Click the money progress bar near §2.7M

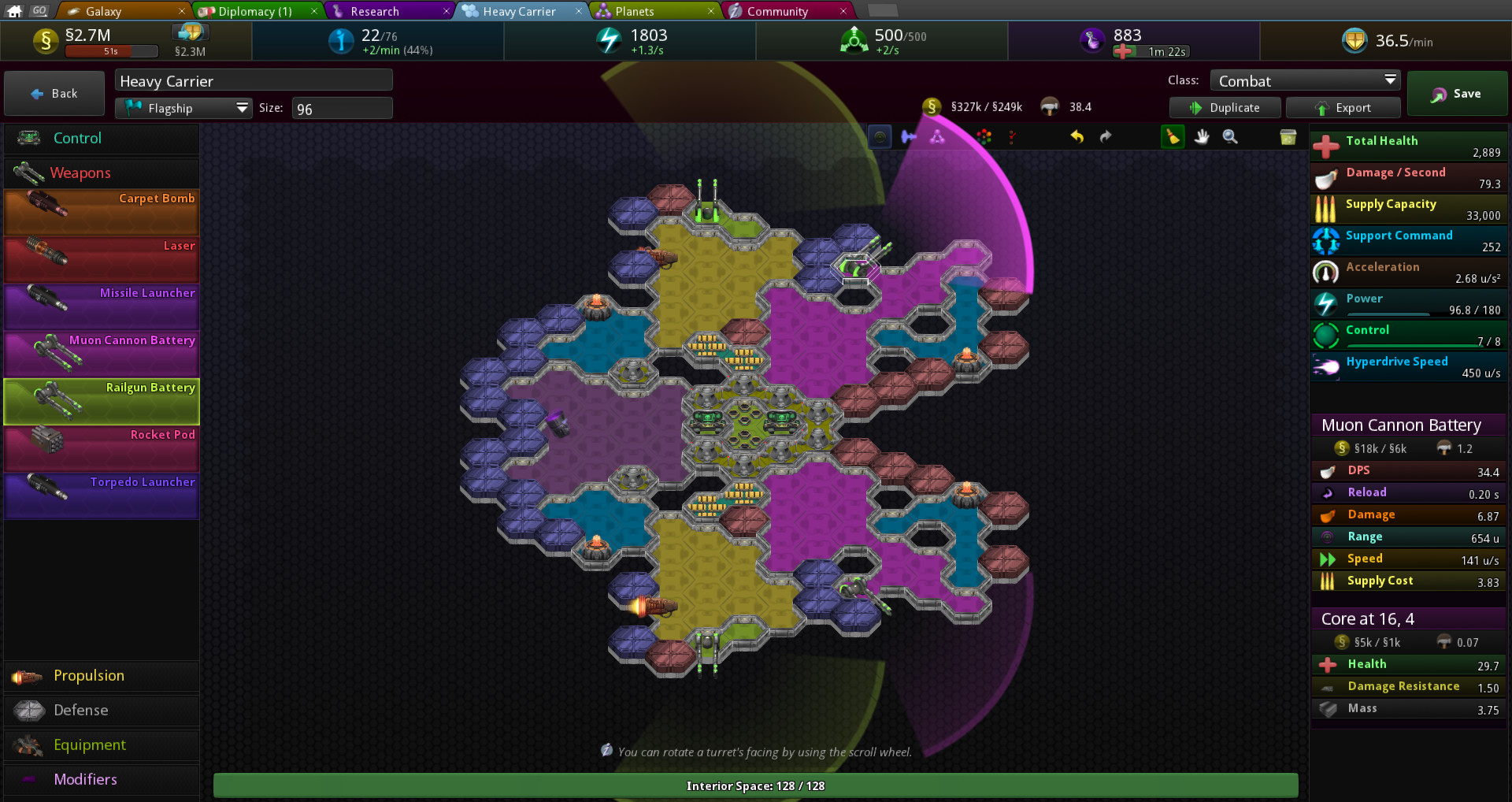point(112,51)
